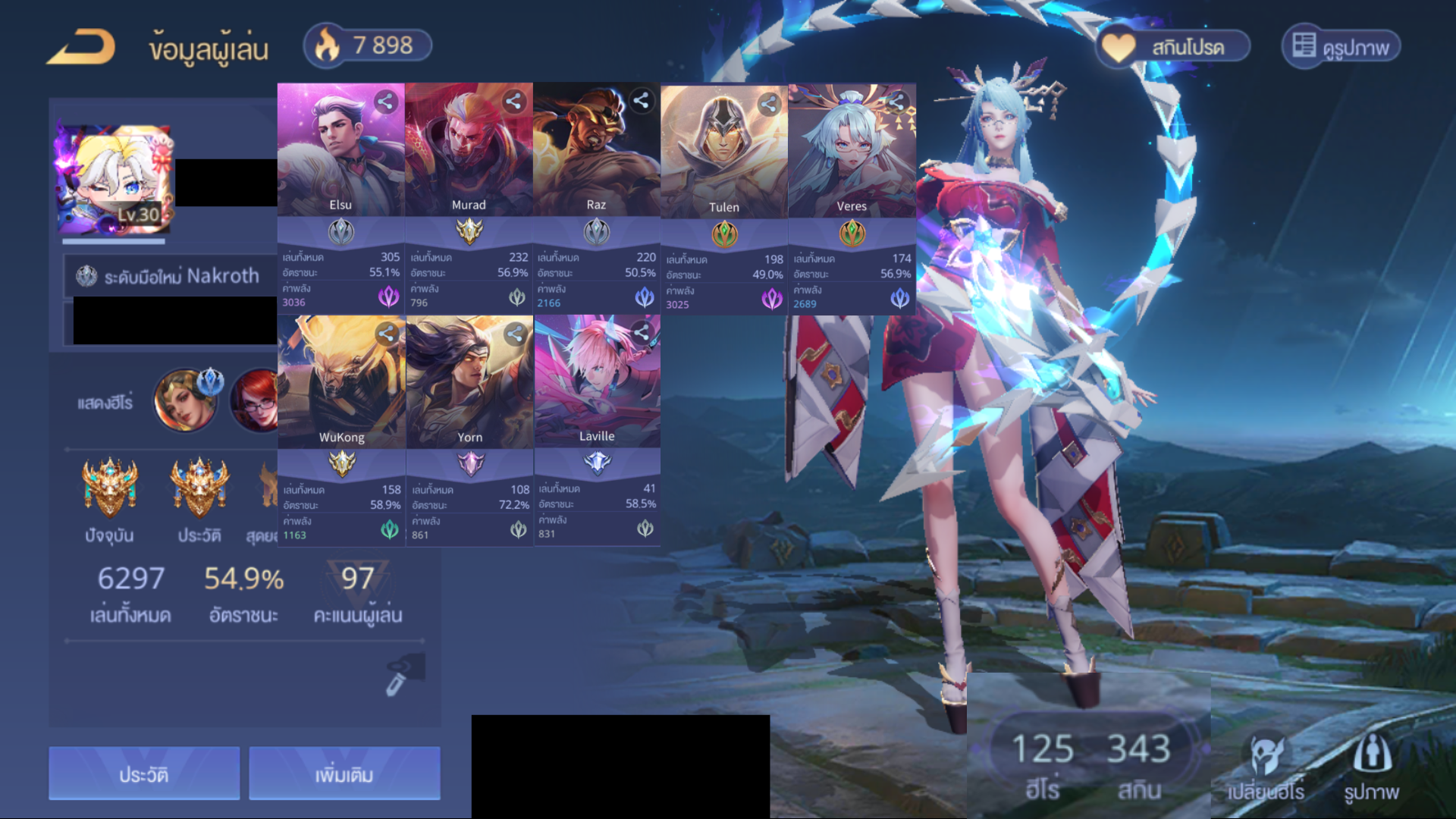The image size is (1456, 819).
Task: Share the Elsu hero stats
Action: point(385,102)
